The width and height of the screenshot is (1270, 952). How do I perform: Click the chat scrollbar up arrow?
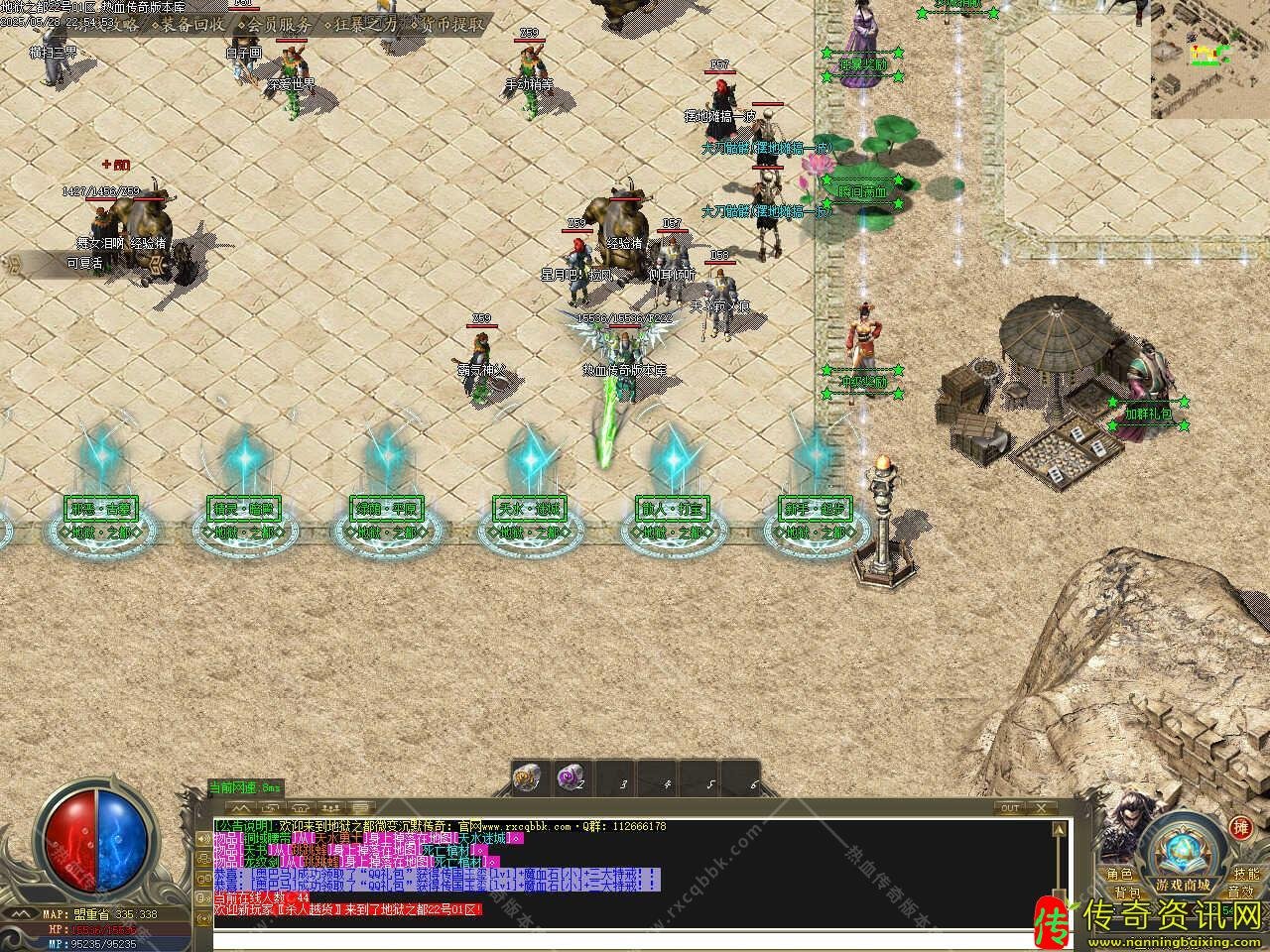click(x=1059, y=827)
